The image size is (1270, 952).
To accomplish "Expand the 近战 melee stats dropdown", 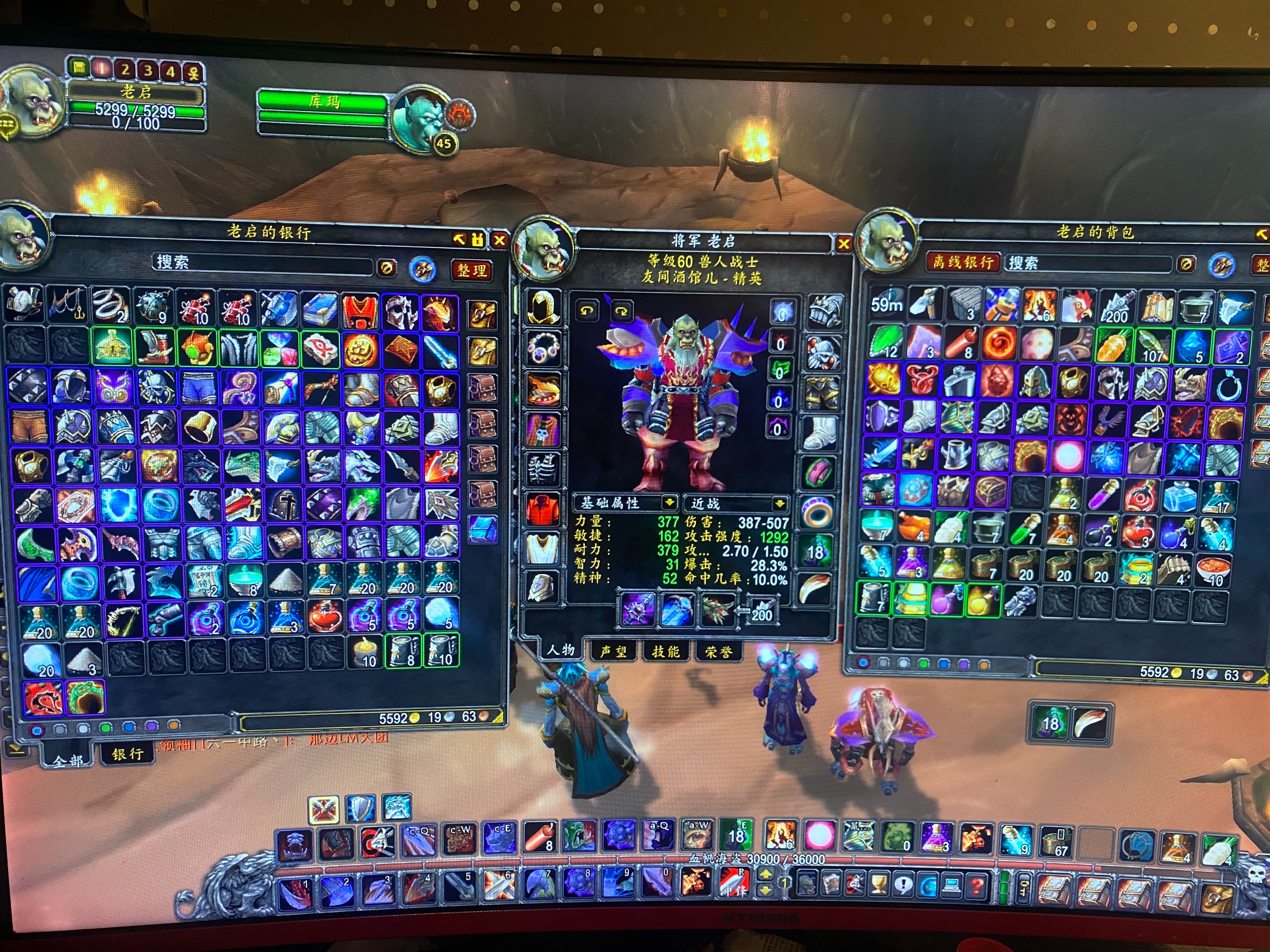I will coord(779,504).
